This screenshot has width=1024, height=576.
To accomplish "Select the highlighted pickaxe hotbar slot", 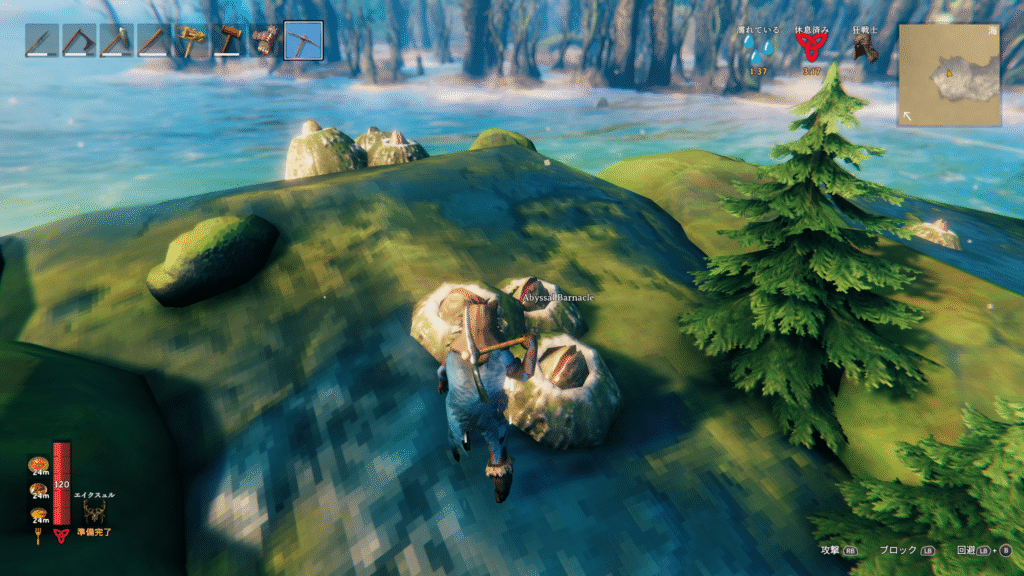I will pos(303,41).
